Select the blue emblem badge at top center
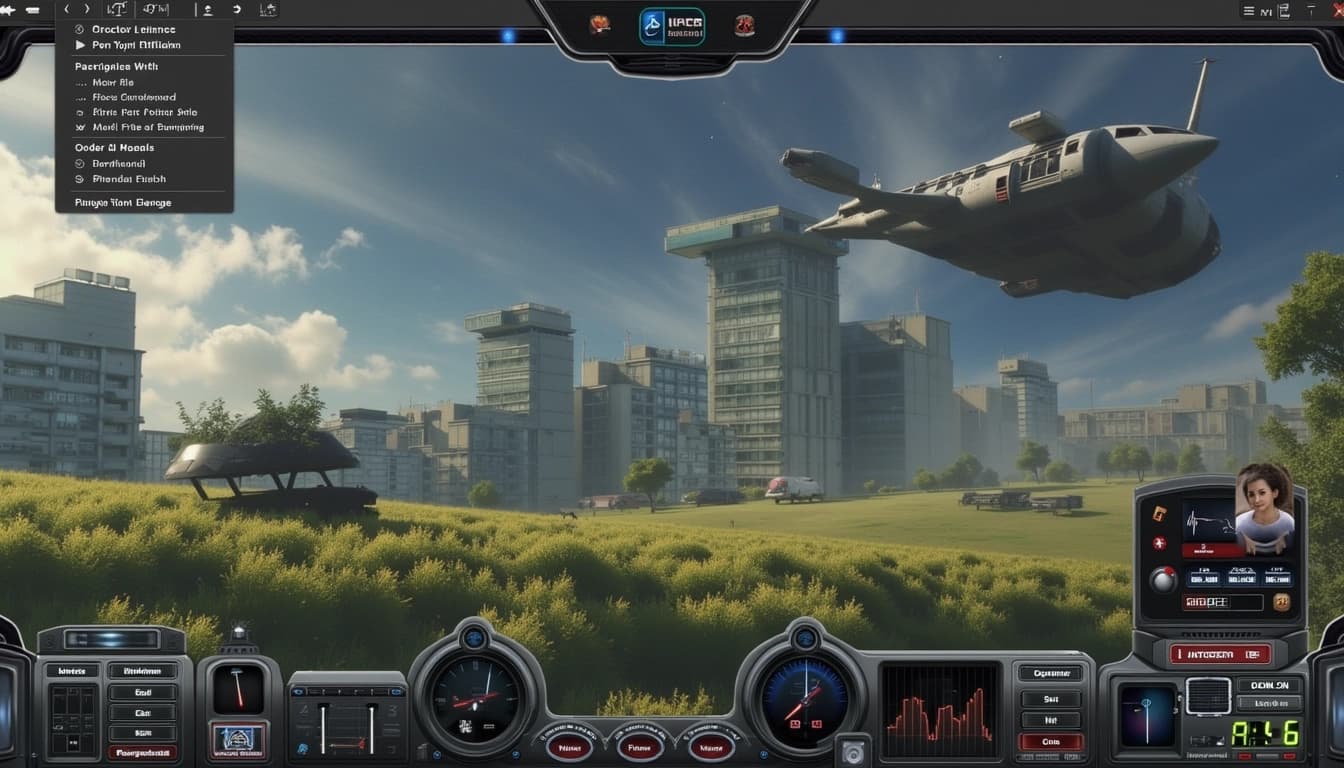The width and height of the screenshot is (1344, 768). click(x=671, y=26)
